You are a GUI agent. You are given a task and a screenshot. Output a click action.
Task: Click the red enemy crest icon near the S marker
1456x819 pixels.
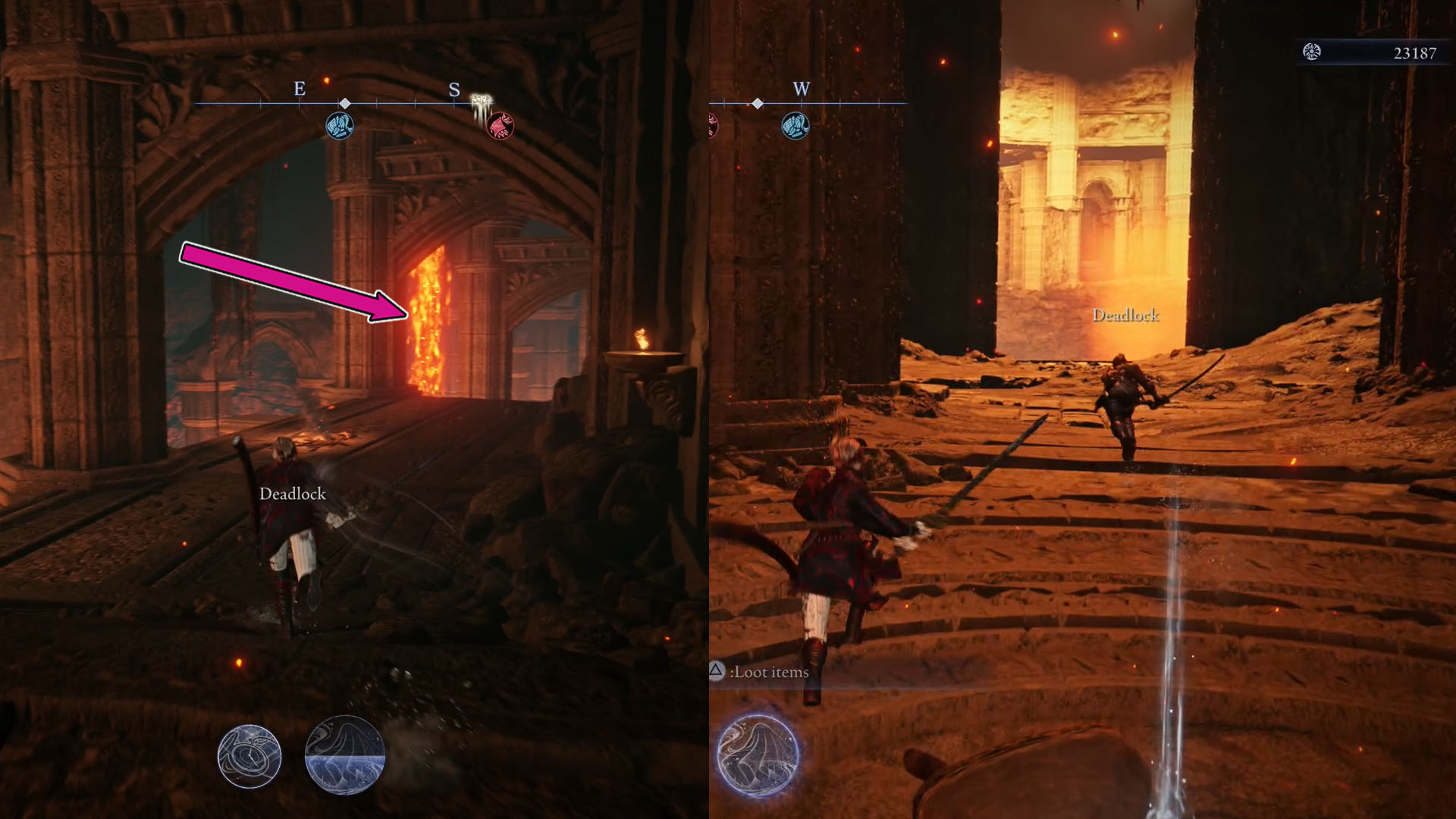coord(500,125)
